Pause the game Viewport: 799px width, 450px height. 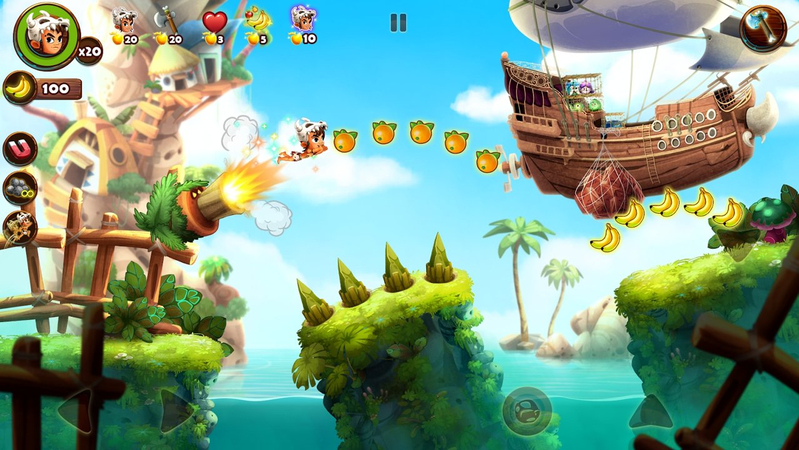pos(398,22)
